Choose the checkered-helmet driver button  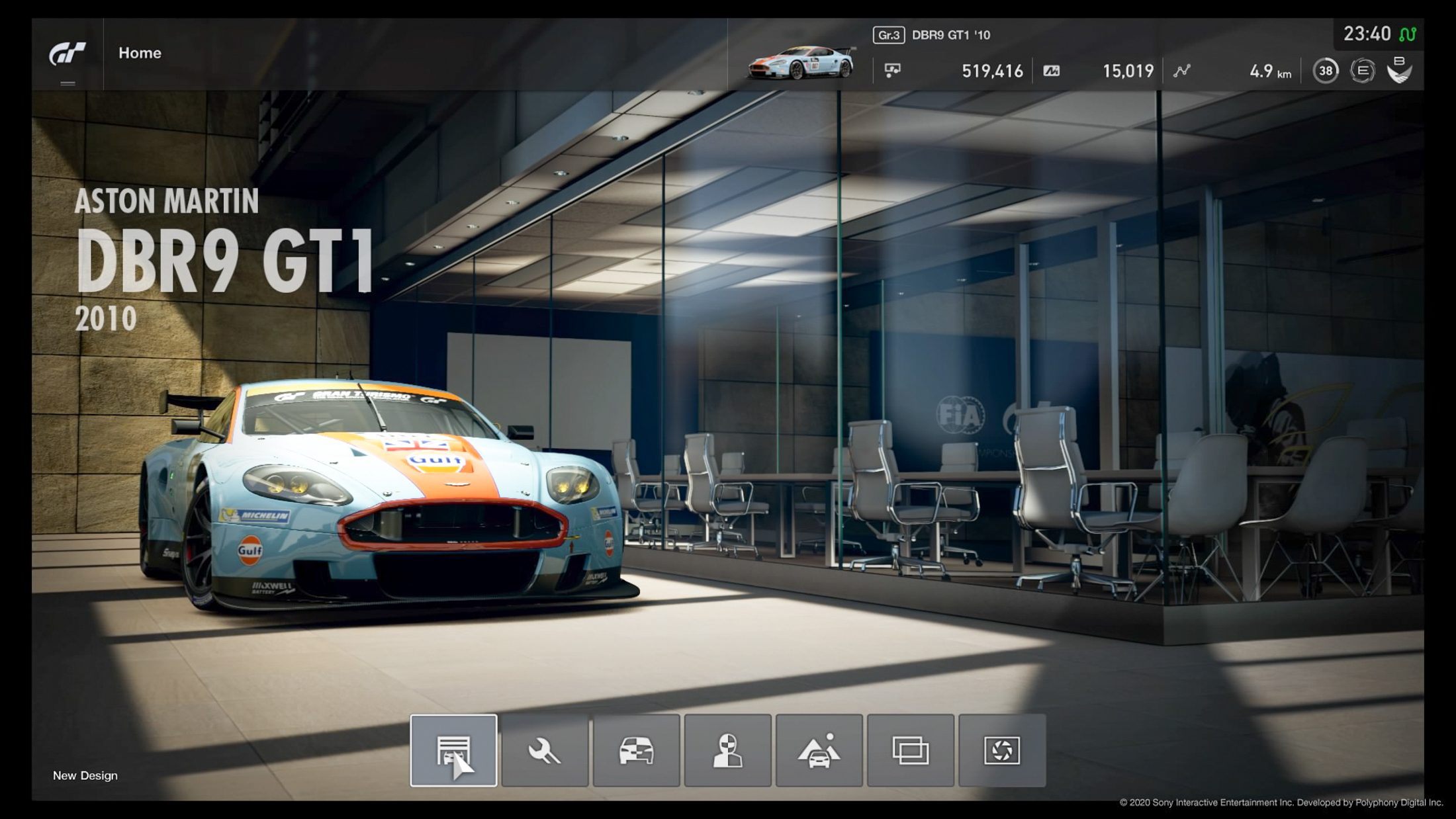point(727,750)
